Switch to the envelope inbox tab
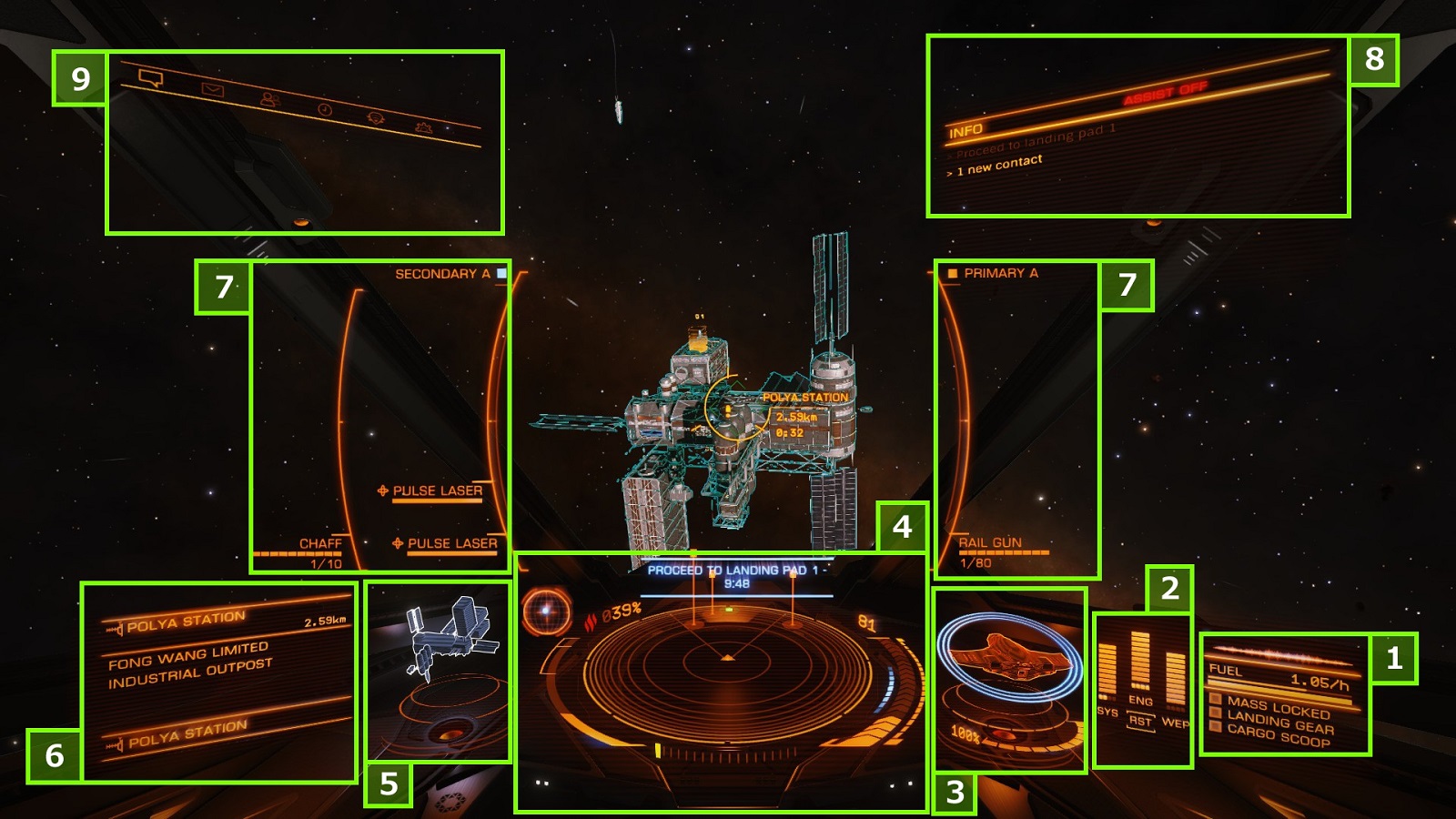 [x=212, y=90]
